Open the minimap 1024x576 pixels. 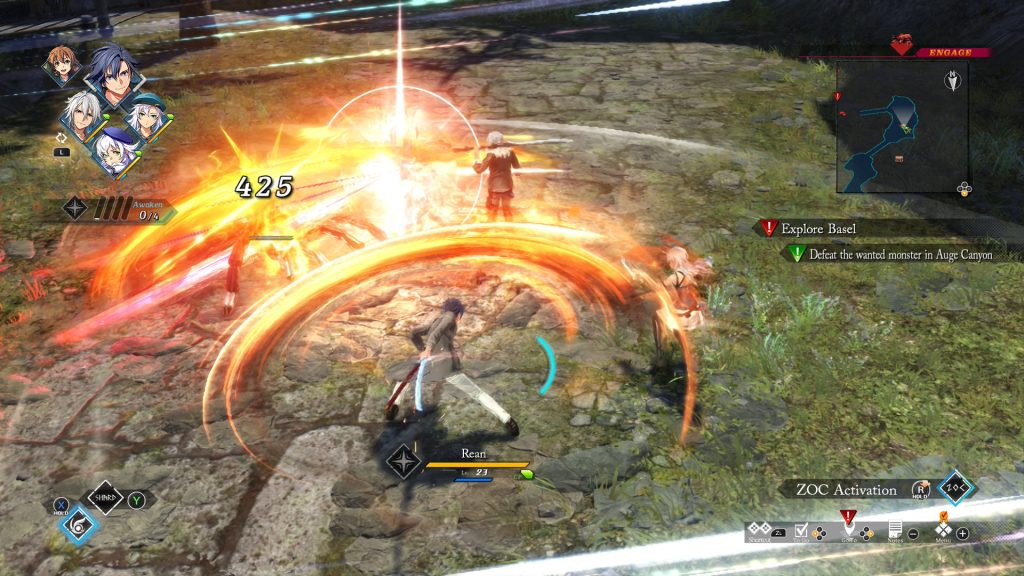click(x=901, y=126)
